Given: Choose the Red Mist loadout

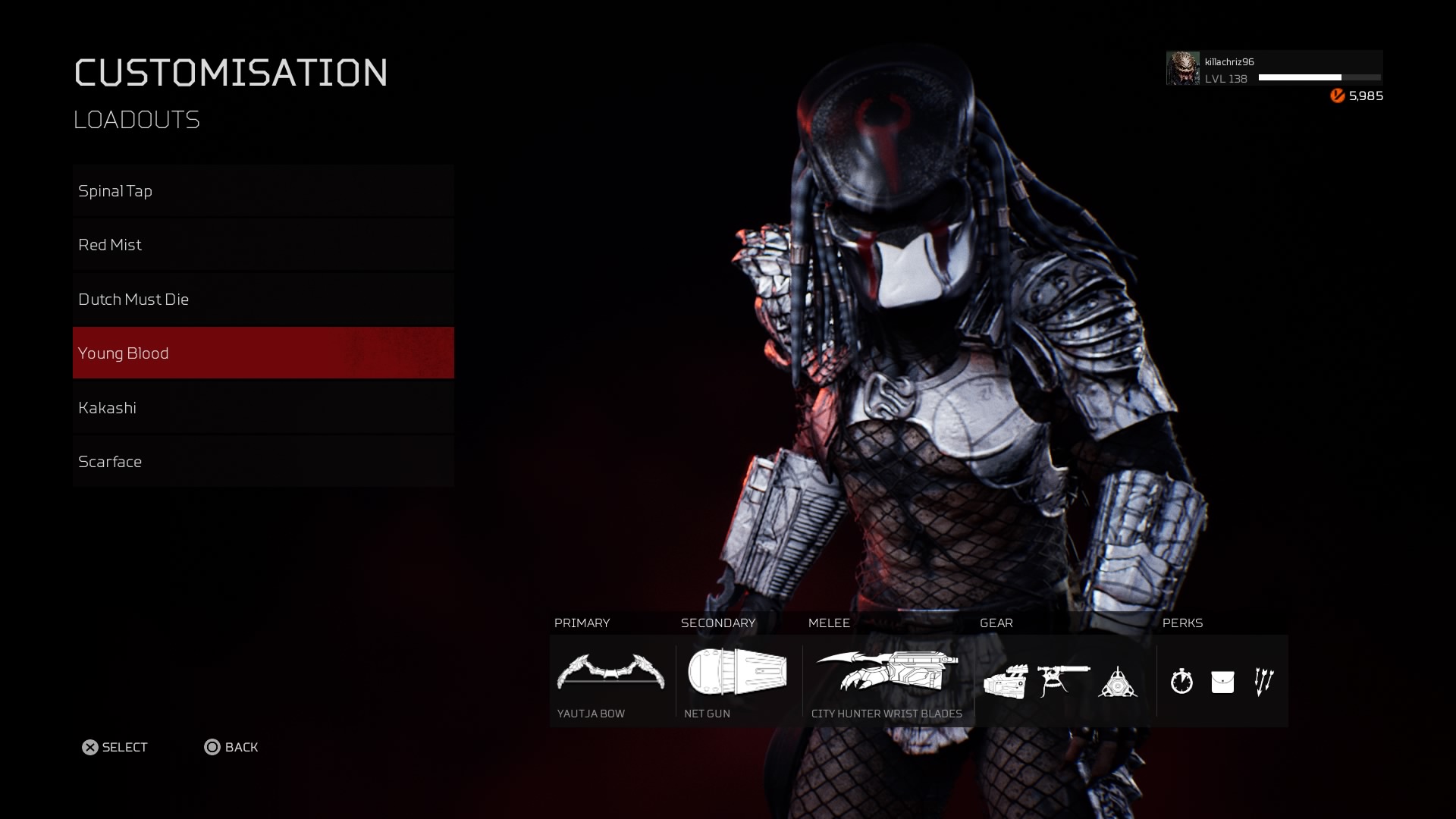Looking at the screenshot, I should click(x=263, y=245).
